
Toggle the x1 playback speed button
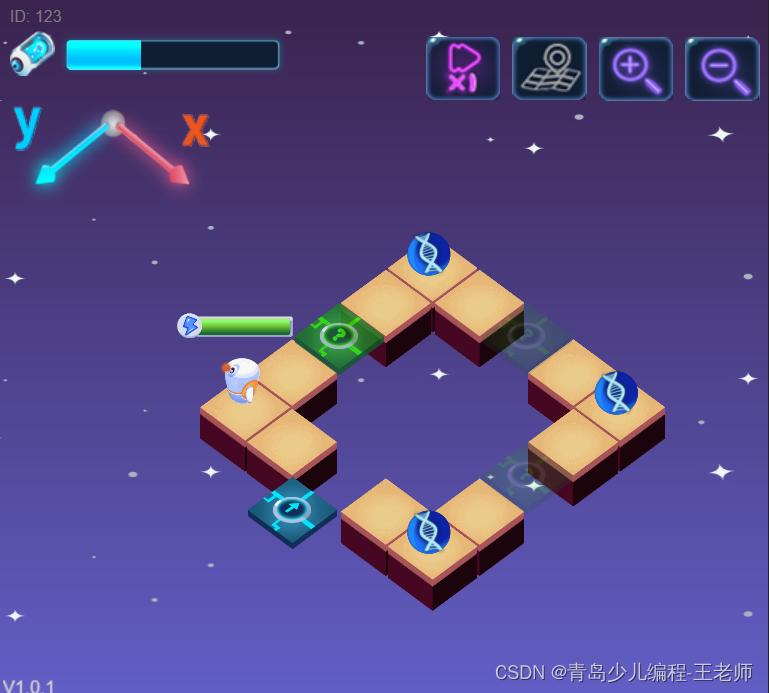pyautogui.click(x=463, y=68)
